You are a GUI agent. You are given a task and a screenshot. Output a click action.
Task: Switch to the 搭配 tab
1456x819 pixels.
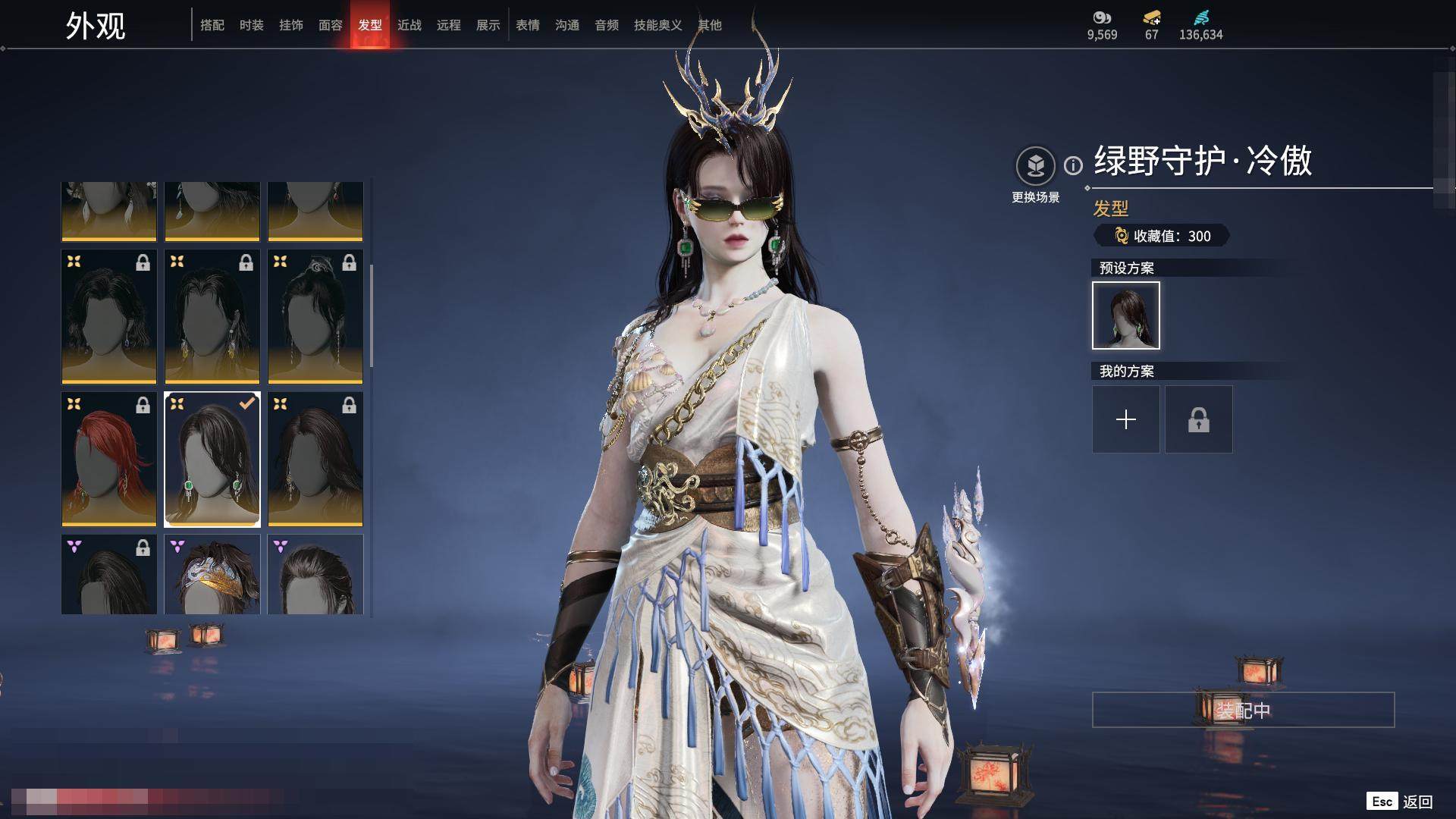[x=212, y=25]
